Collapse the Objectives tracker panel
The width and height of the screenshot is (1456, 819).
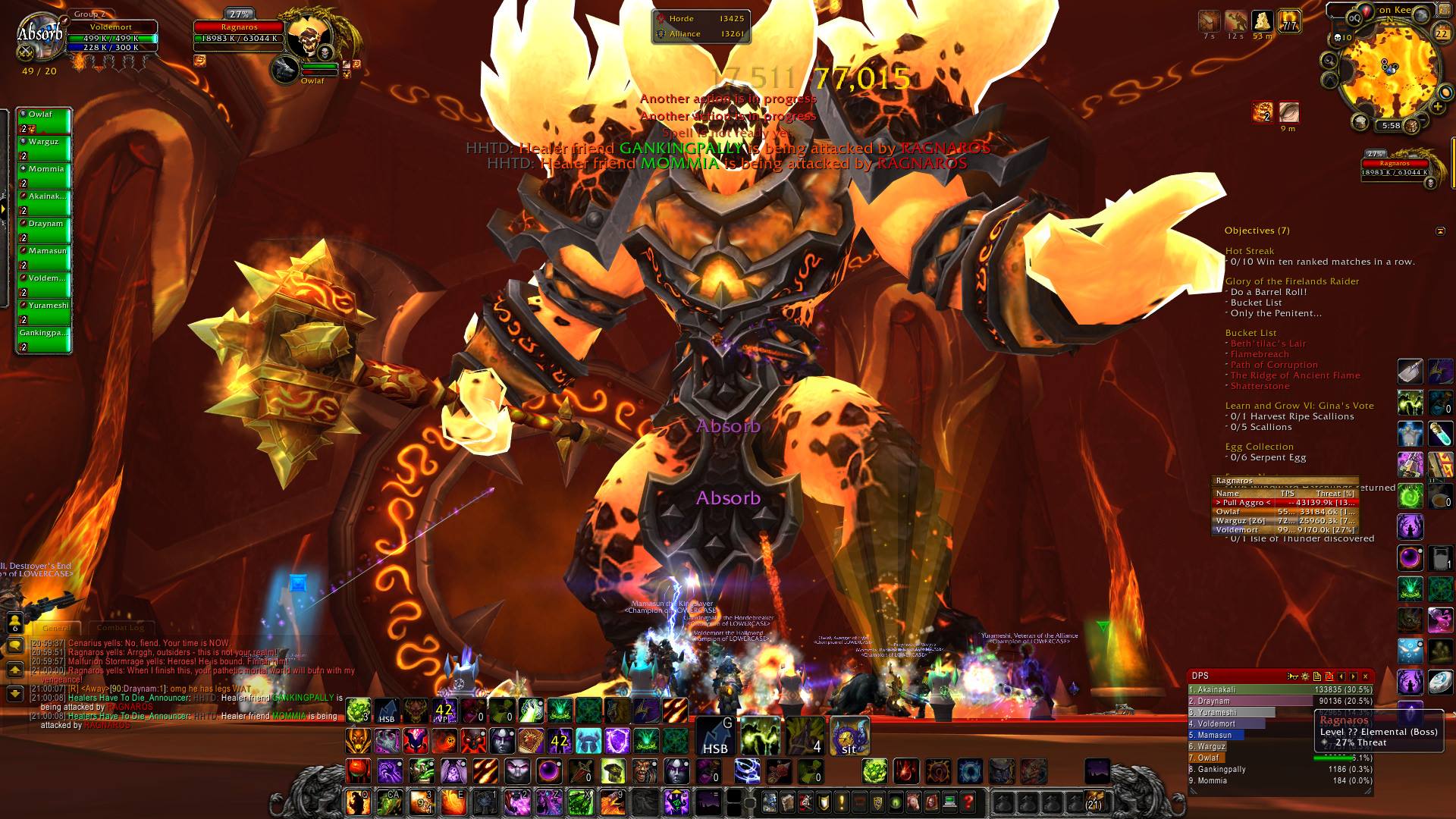1439,230
